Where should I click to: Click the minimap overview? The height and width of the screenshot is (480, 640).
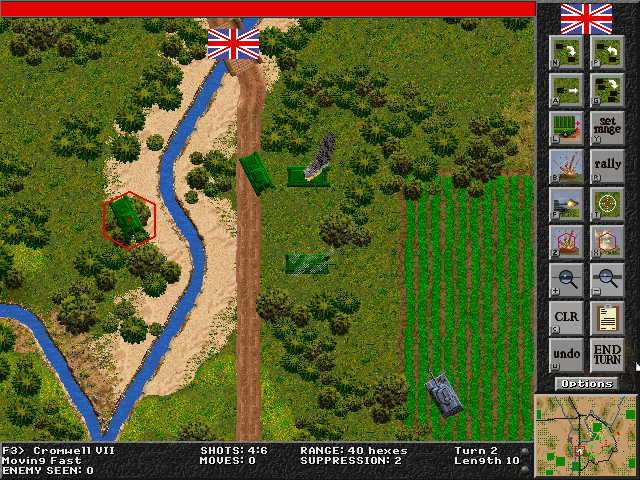pyautogui.click(x=586, y=434)
